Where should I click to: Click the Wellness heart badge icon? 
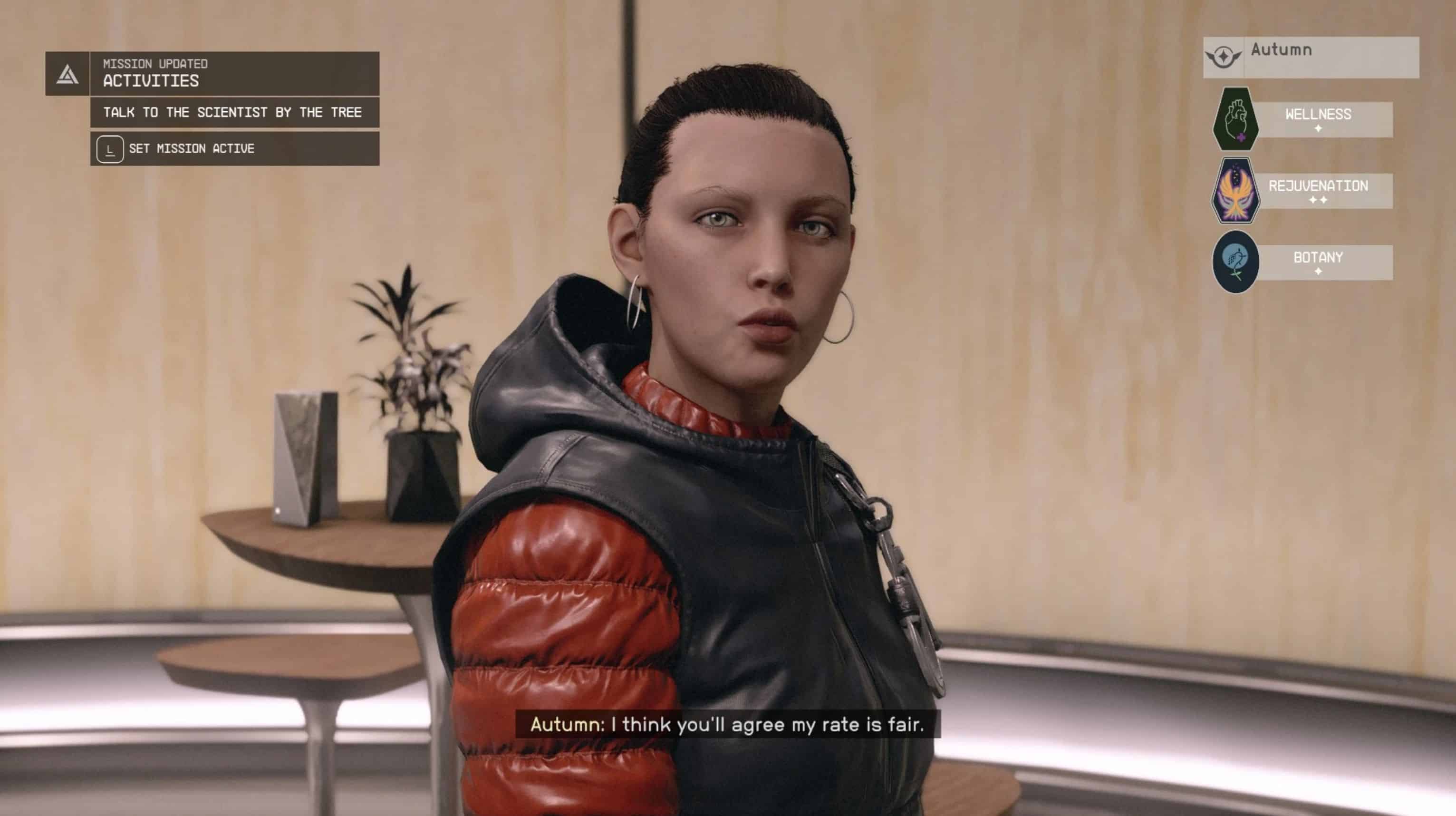coord(1235,119)
